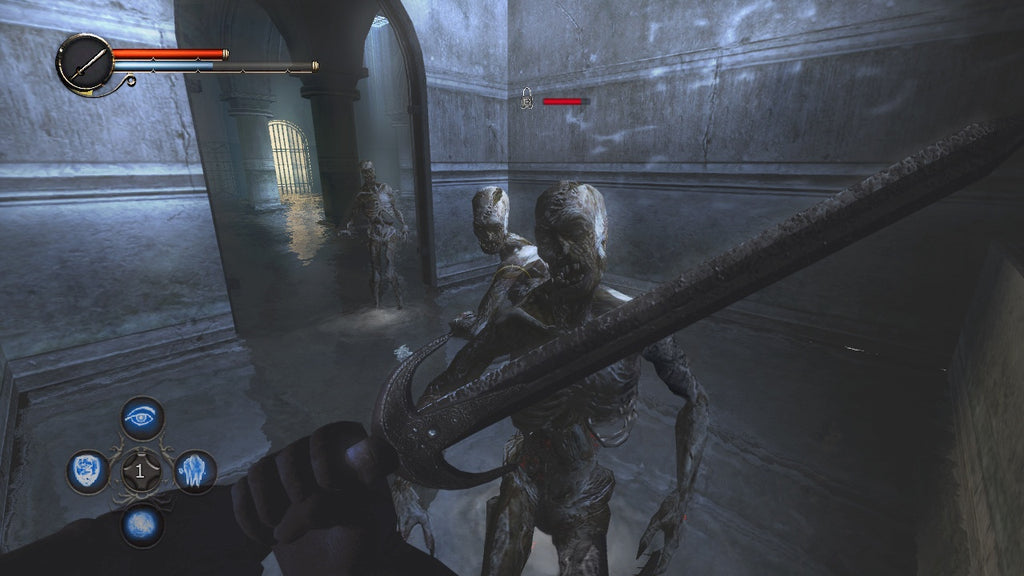Select the shield spell icon
This screenshot has height=576, width=1024.
click(x=88, y=470)
